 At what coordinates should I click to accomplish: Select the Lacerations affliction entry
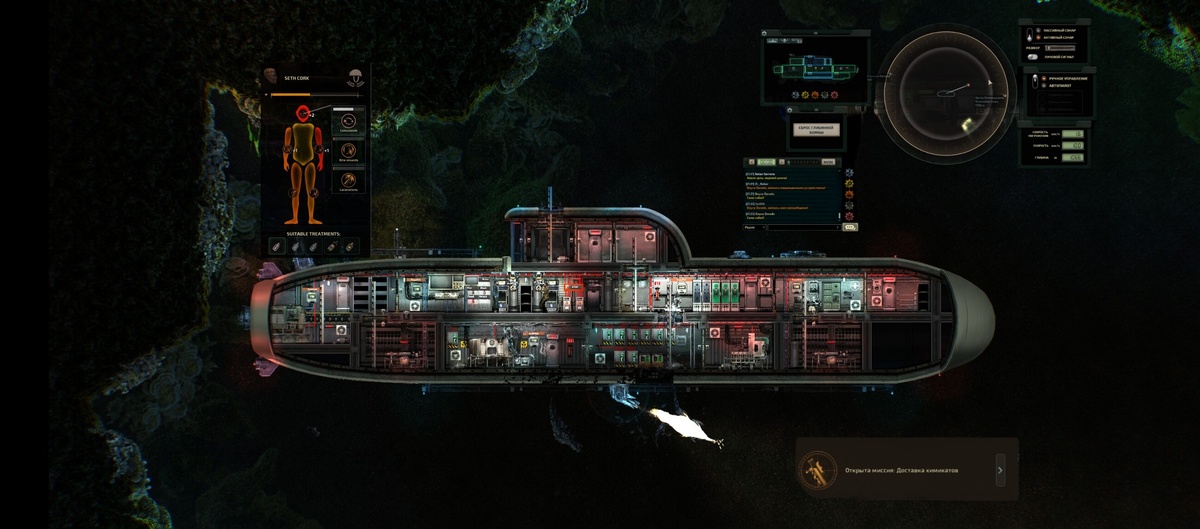(x=348, y=182)
